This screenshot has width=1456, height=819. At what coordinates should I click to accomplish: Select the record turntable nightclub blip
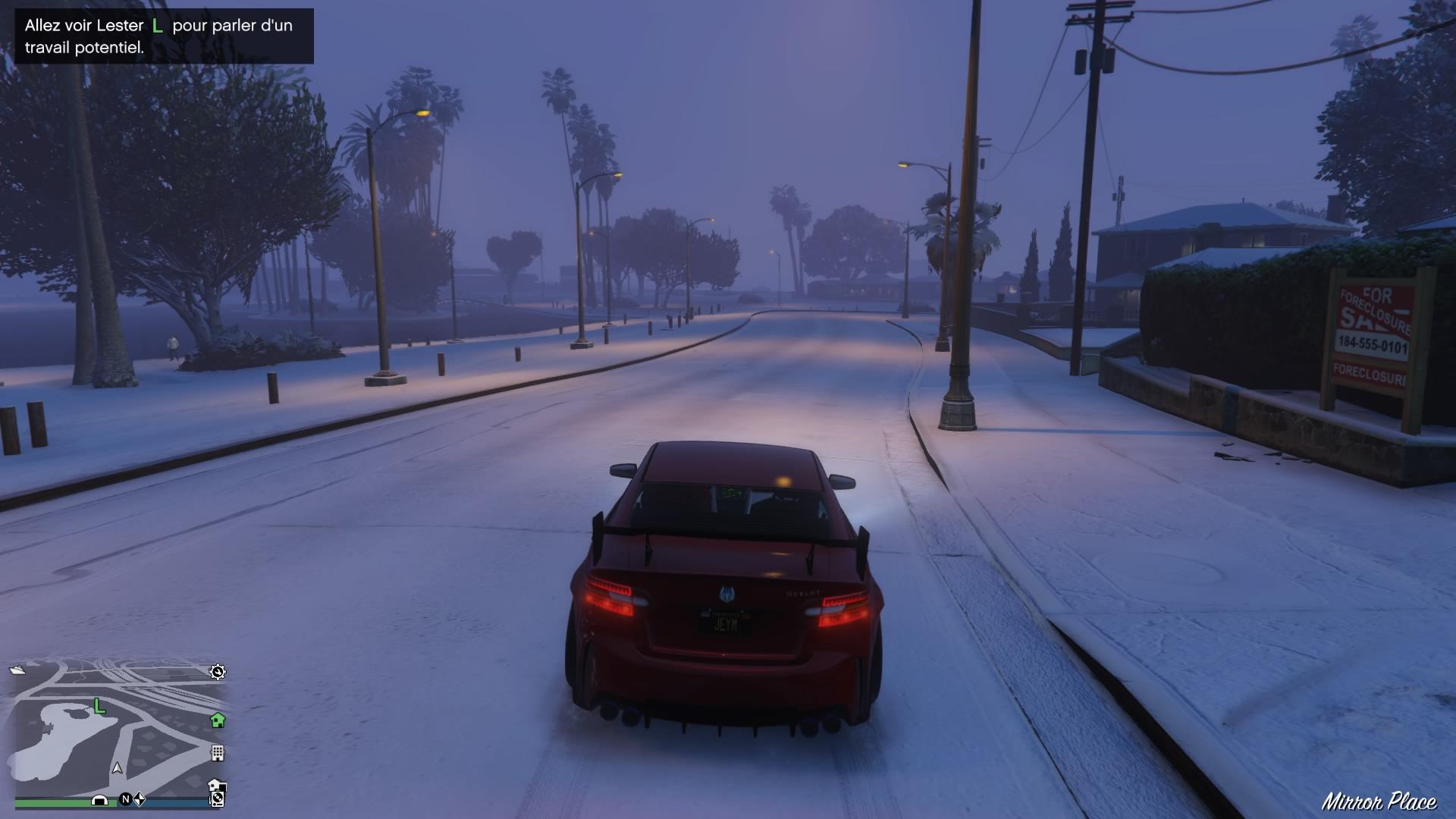pyautogui.click(x=218, y=799)
